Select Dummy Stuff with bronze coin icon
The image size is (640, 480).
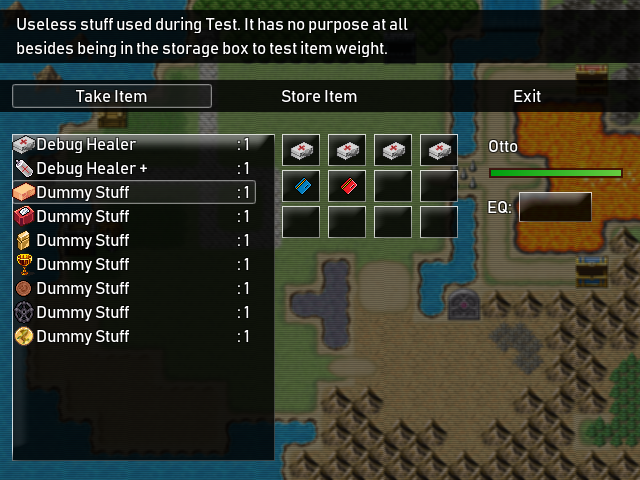[133, 288]
